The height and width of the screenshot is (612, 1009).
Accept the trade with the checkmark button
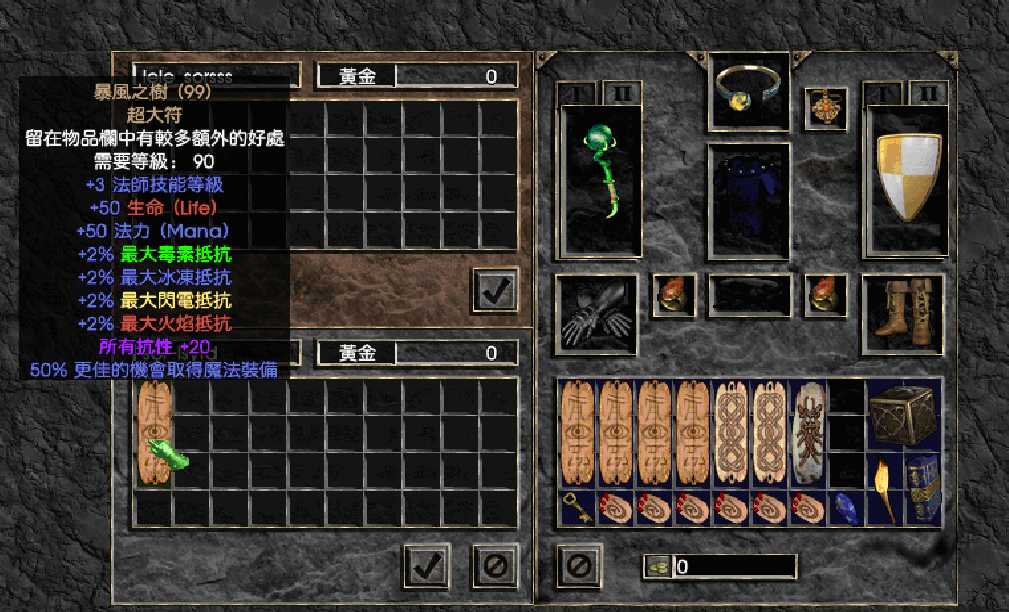[x=427, y=566]
